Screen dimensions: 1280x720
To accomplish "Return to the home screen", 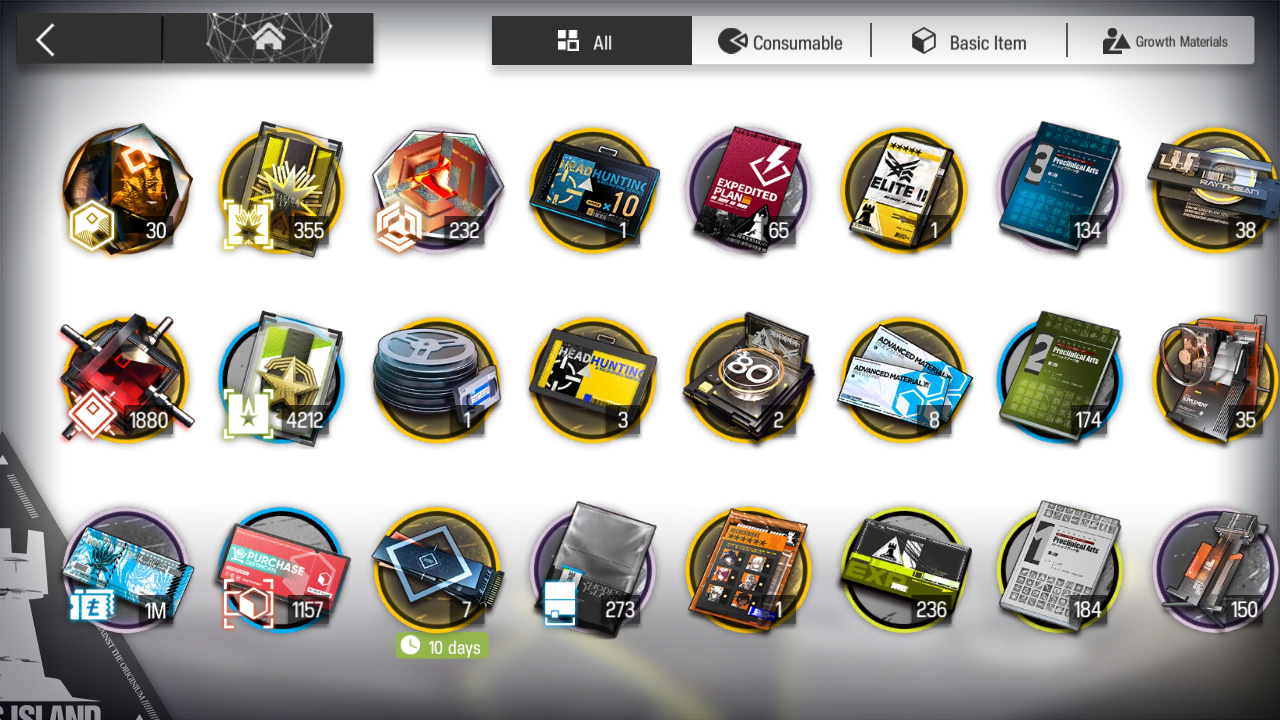I will point(267,39).
